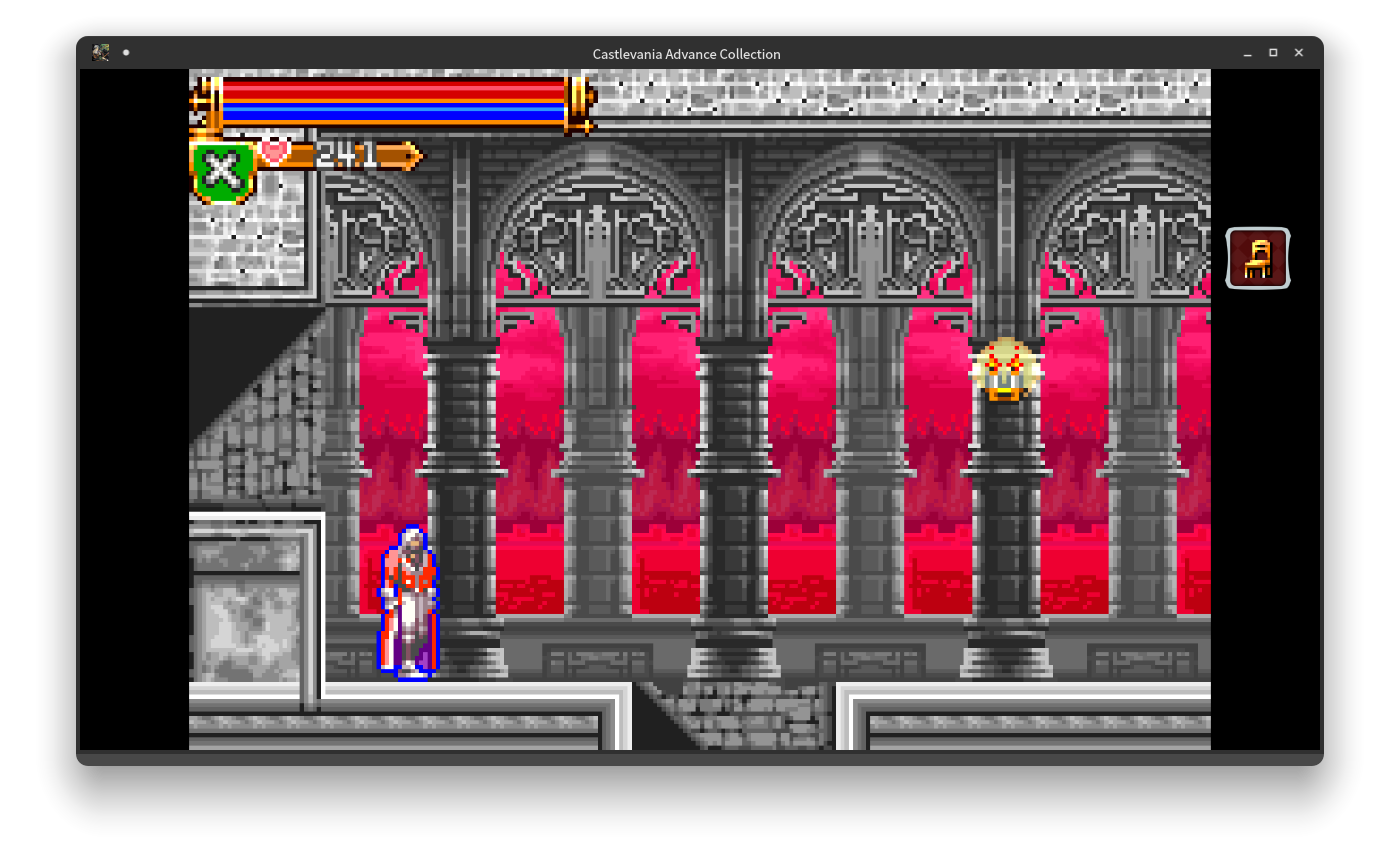Click the Castlevania game icon in the title bar
The height and width of the screenshot is (852, 1400).
(x=100, y=52)
